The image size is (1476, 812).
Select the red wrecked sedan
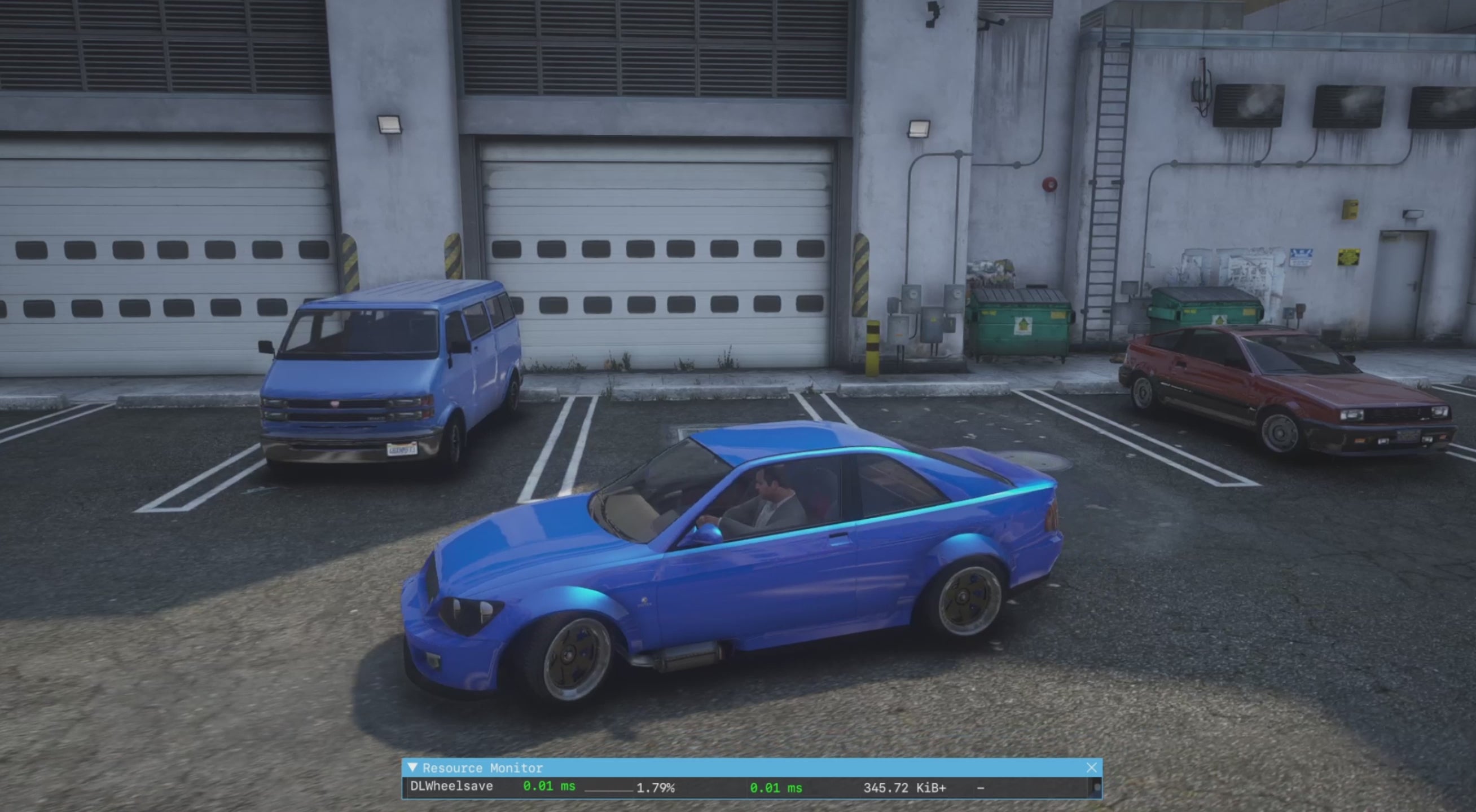coord(1260,395)
